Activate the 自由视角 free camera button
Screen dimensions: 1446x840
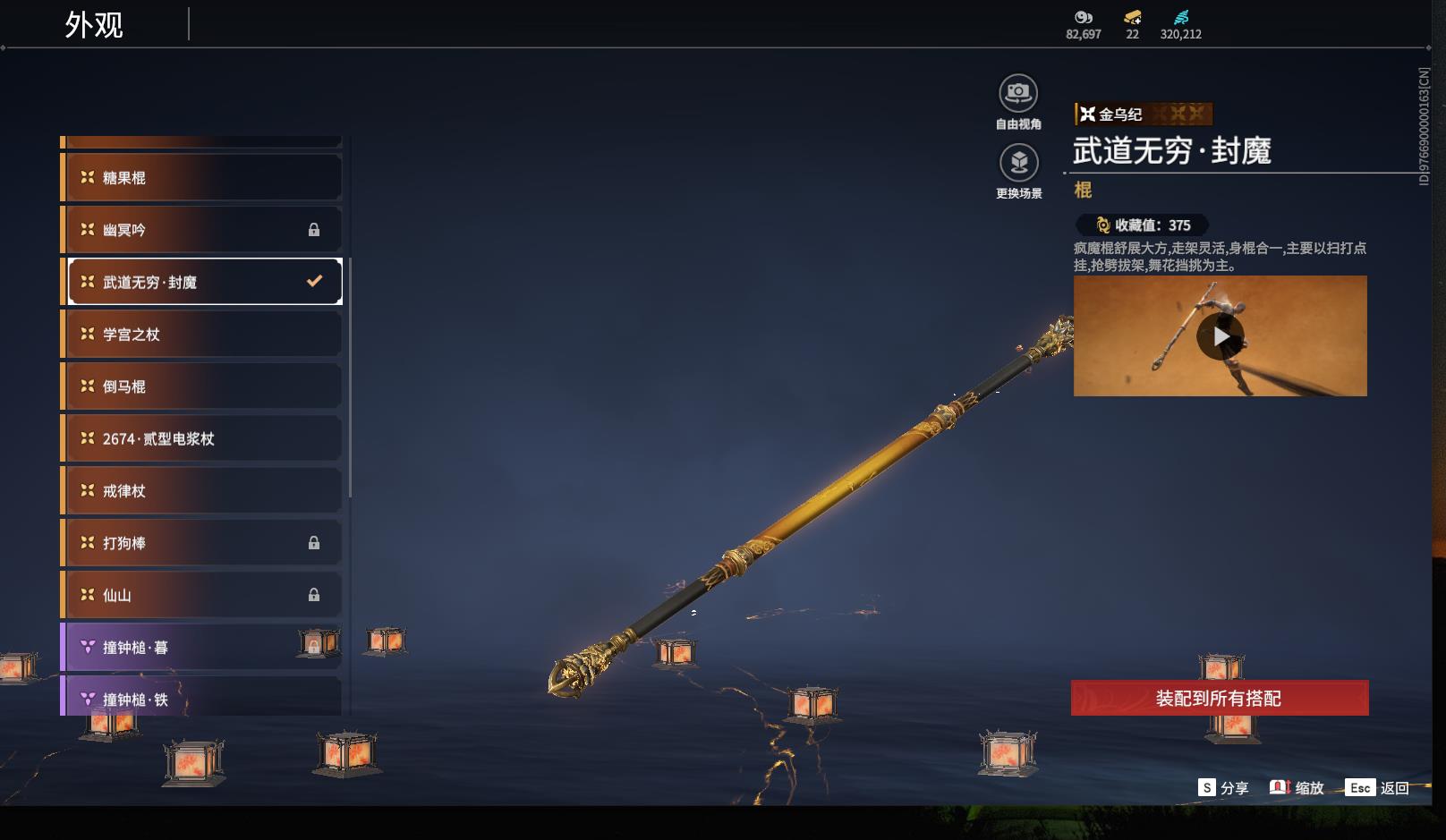[1018, 94]
